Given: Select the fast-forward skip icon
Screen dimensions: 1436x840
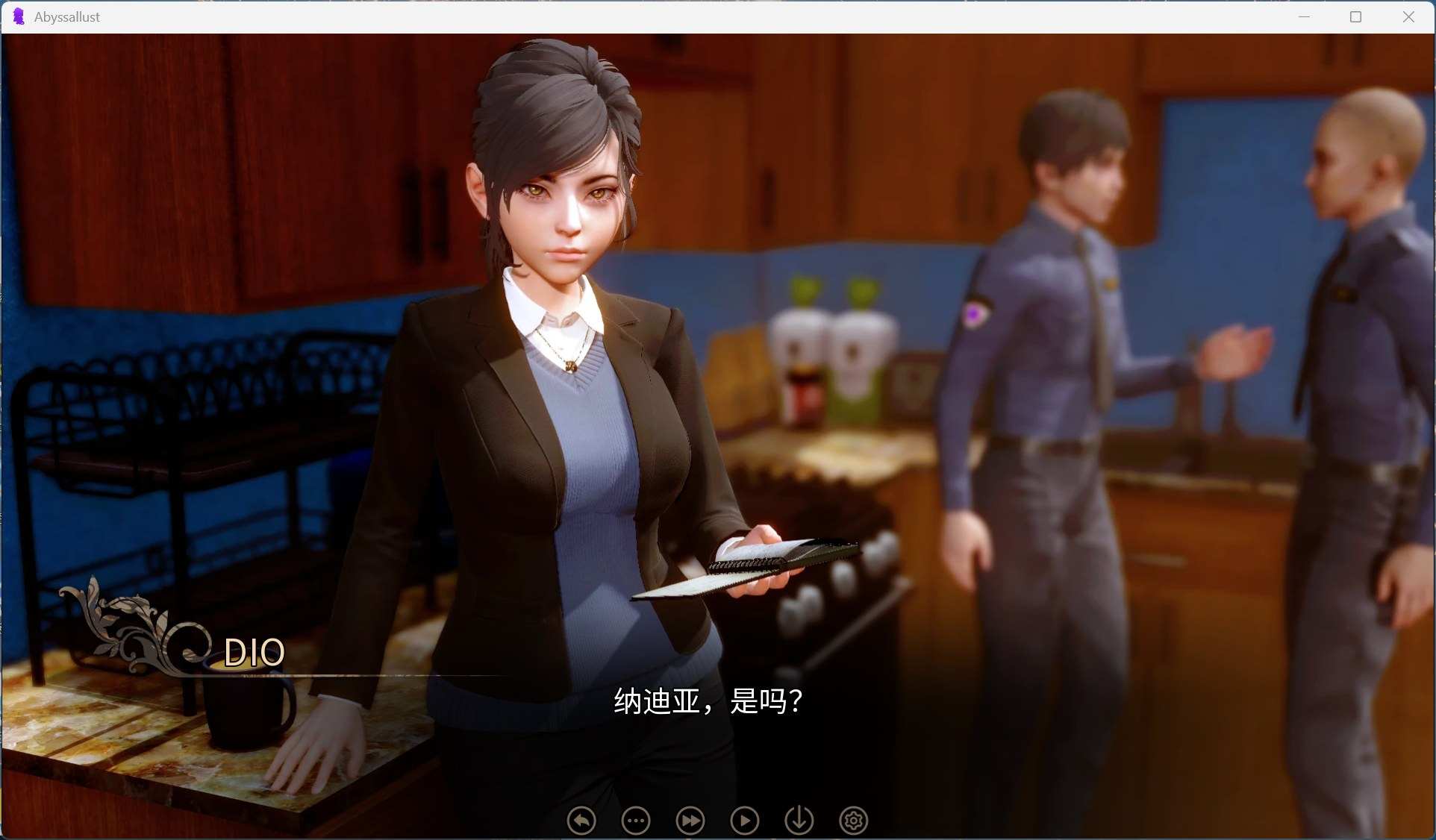Looking at the screenshot, I should (690, 821).
